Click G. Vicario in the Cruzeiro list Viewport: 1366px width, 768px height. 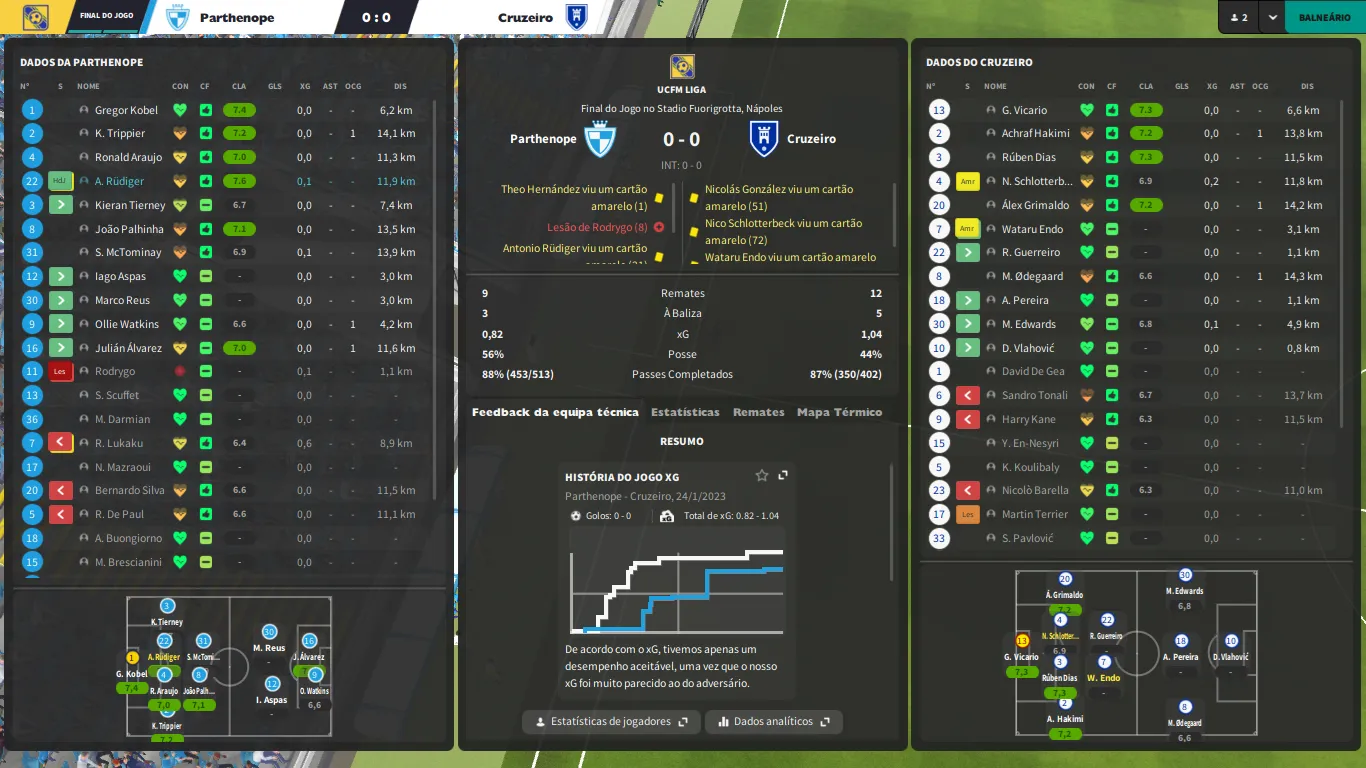[1024, 110]
